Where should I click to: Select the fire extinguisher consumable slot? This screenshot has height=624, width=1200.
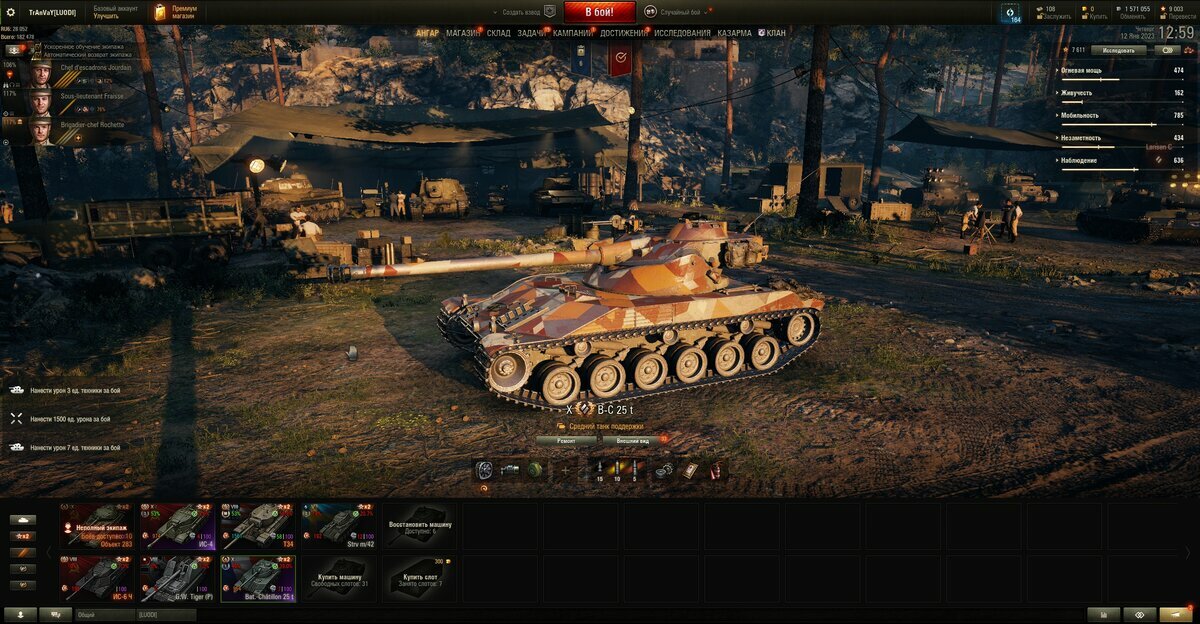coord(715,471)
